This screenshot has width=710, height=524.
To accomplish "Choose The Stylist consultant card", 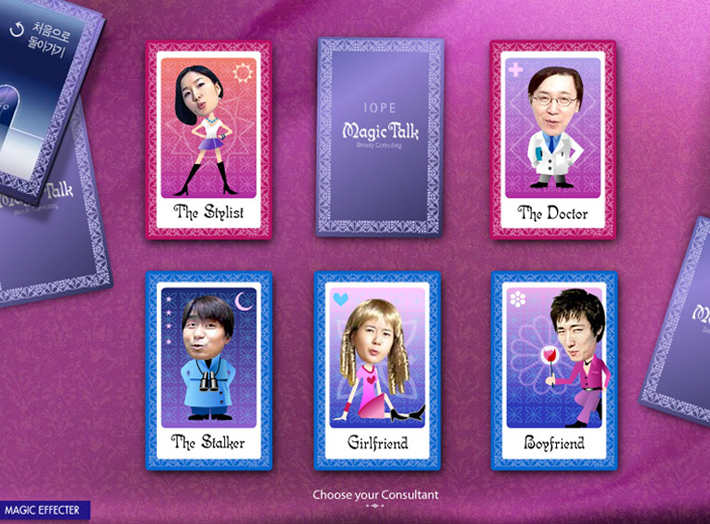I will tap(209, 140).
